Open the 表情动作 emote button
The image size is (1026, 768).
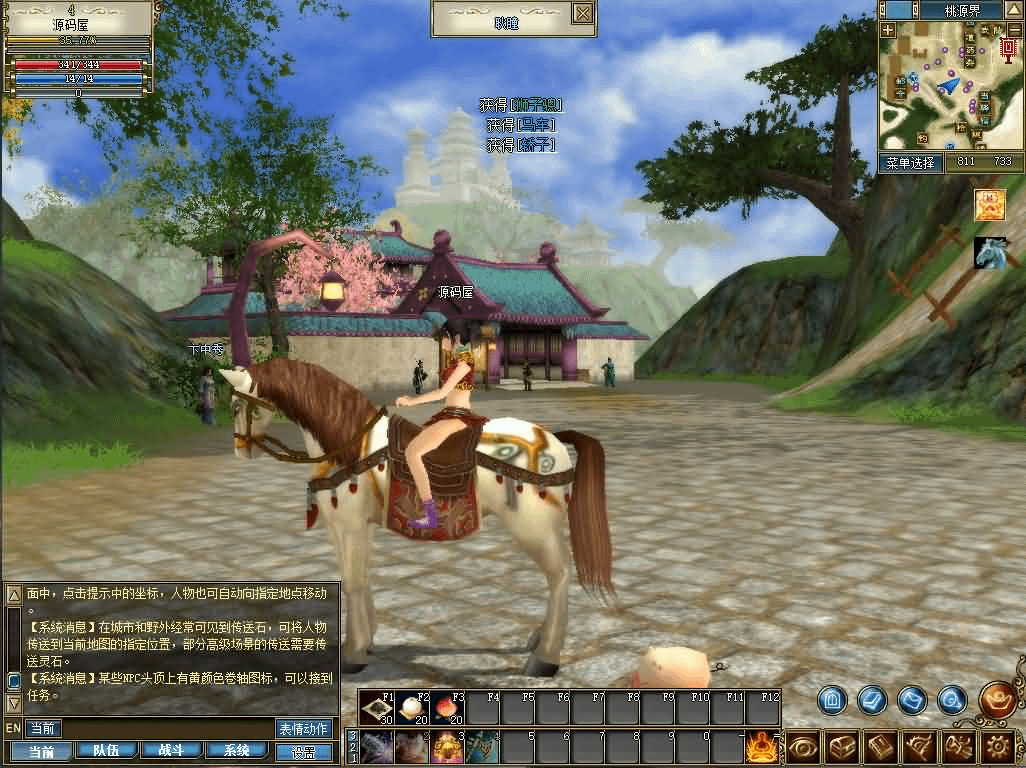coord(304,729)
